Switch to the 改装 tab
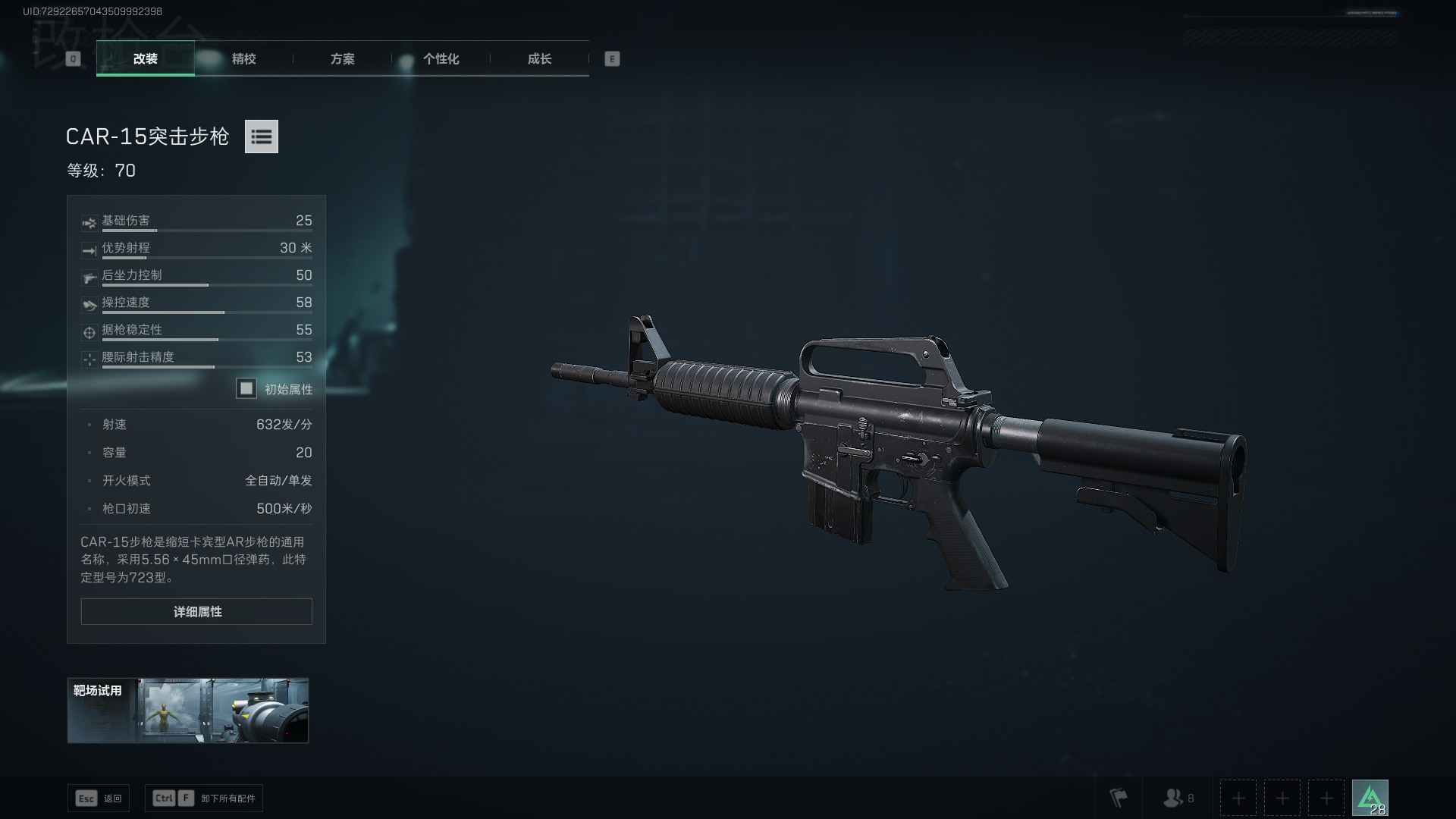Screen dimensions: 1456x819 [x=145, y=58]
